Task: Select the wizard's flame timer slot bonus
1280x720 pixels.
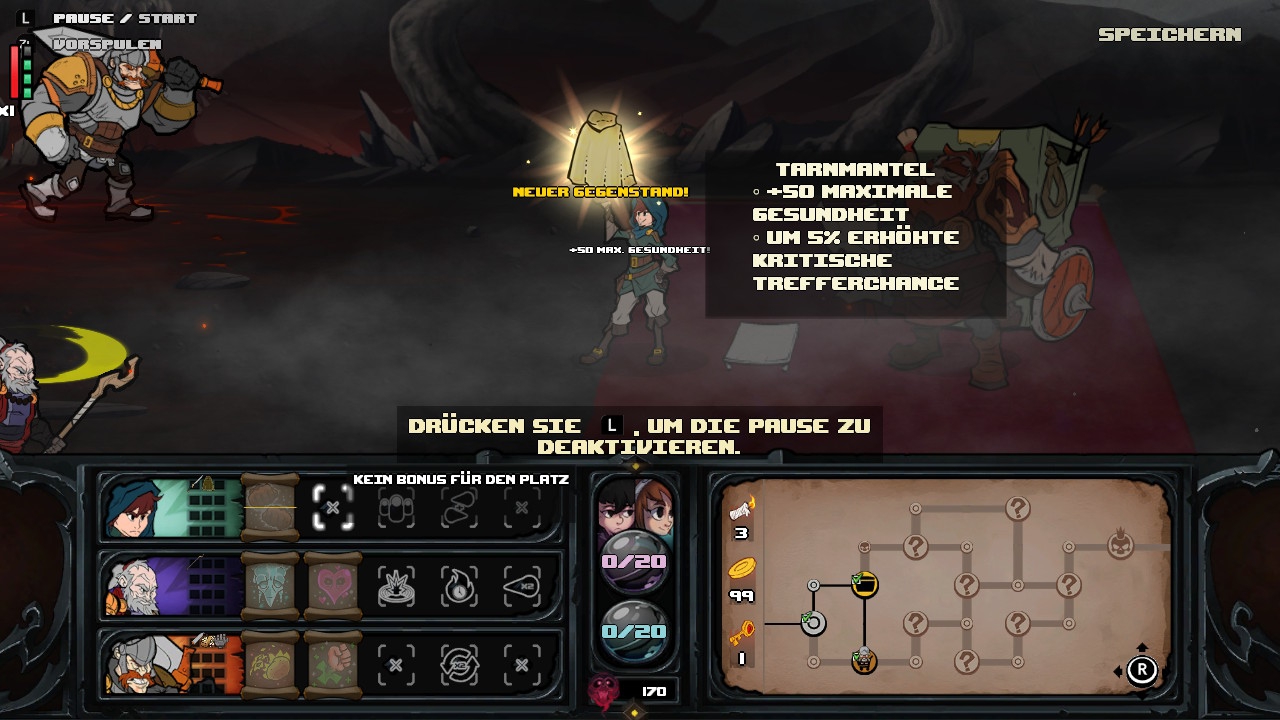Action: click(x=459, y=587)
